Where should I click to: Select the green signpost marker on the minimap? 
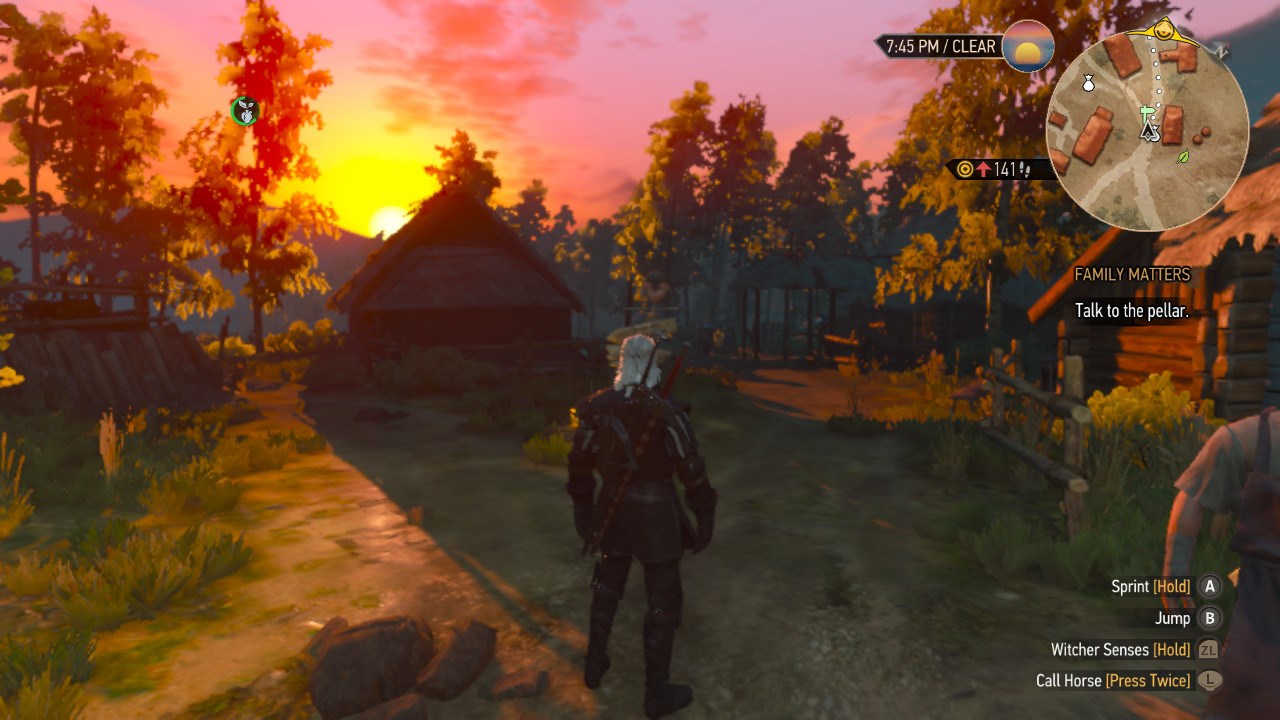(1148, 112)
